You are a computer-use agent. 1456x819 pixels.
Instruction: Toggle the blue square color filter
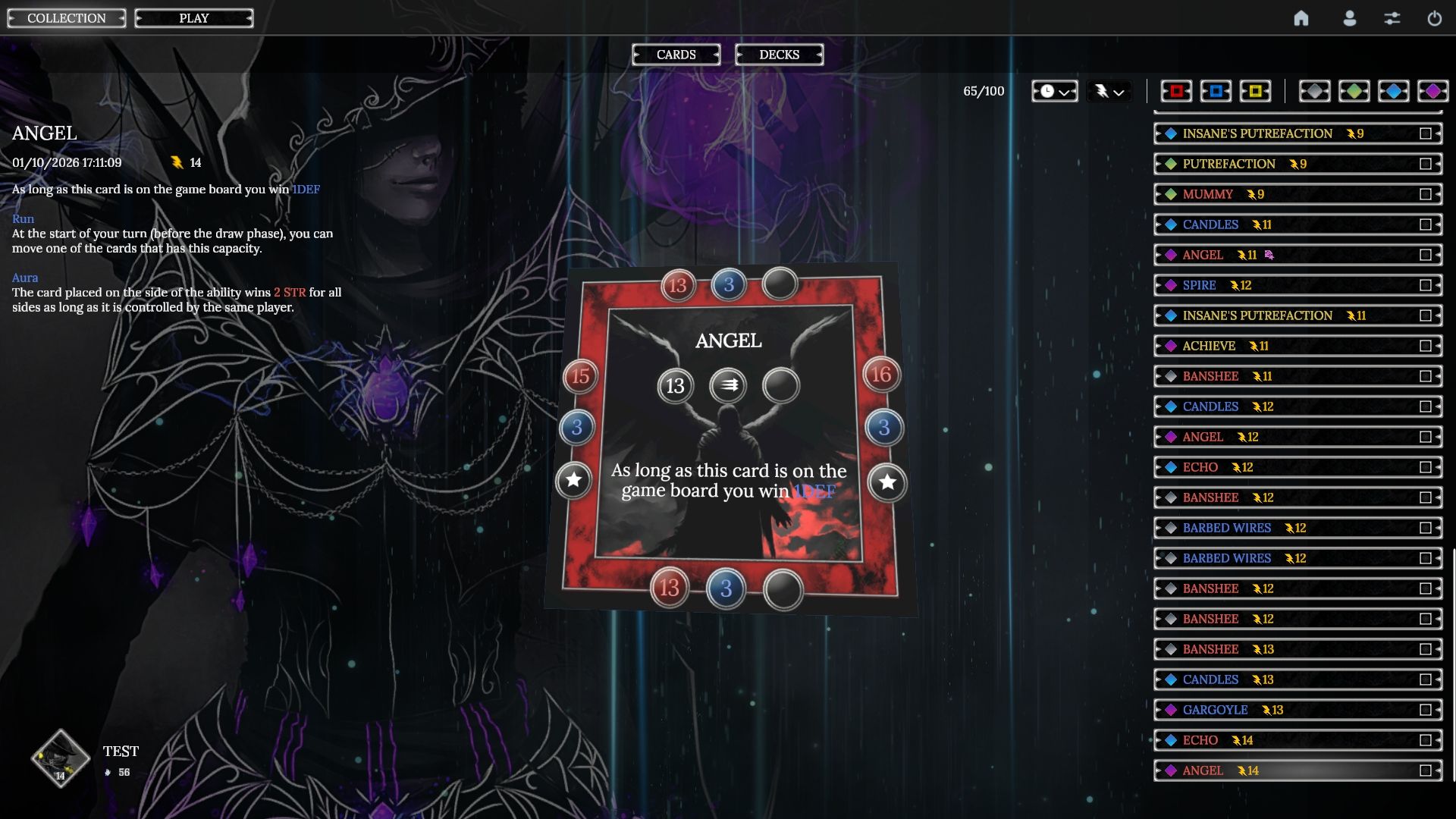tap(1216, 91)
